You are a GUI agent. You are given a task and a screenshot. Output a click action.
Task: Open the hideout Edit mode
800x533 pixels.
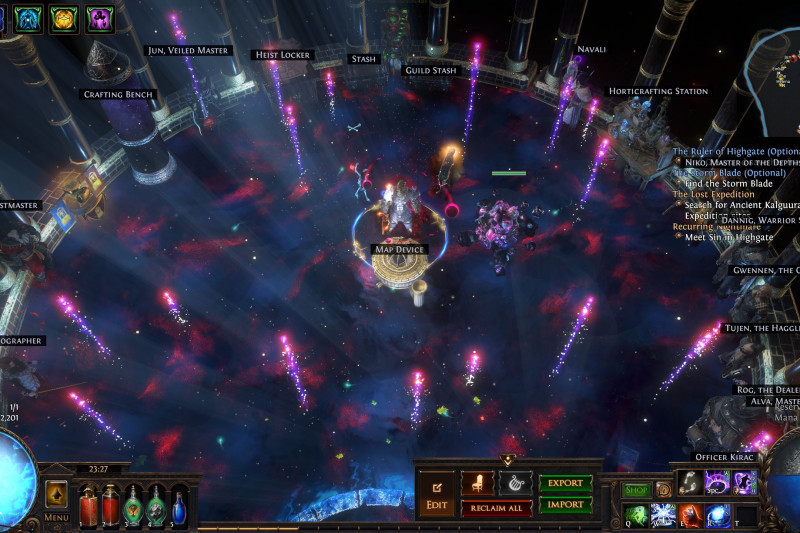coord(436,494)
